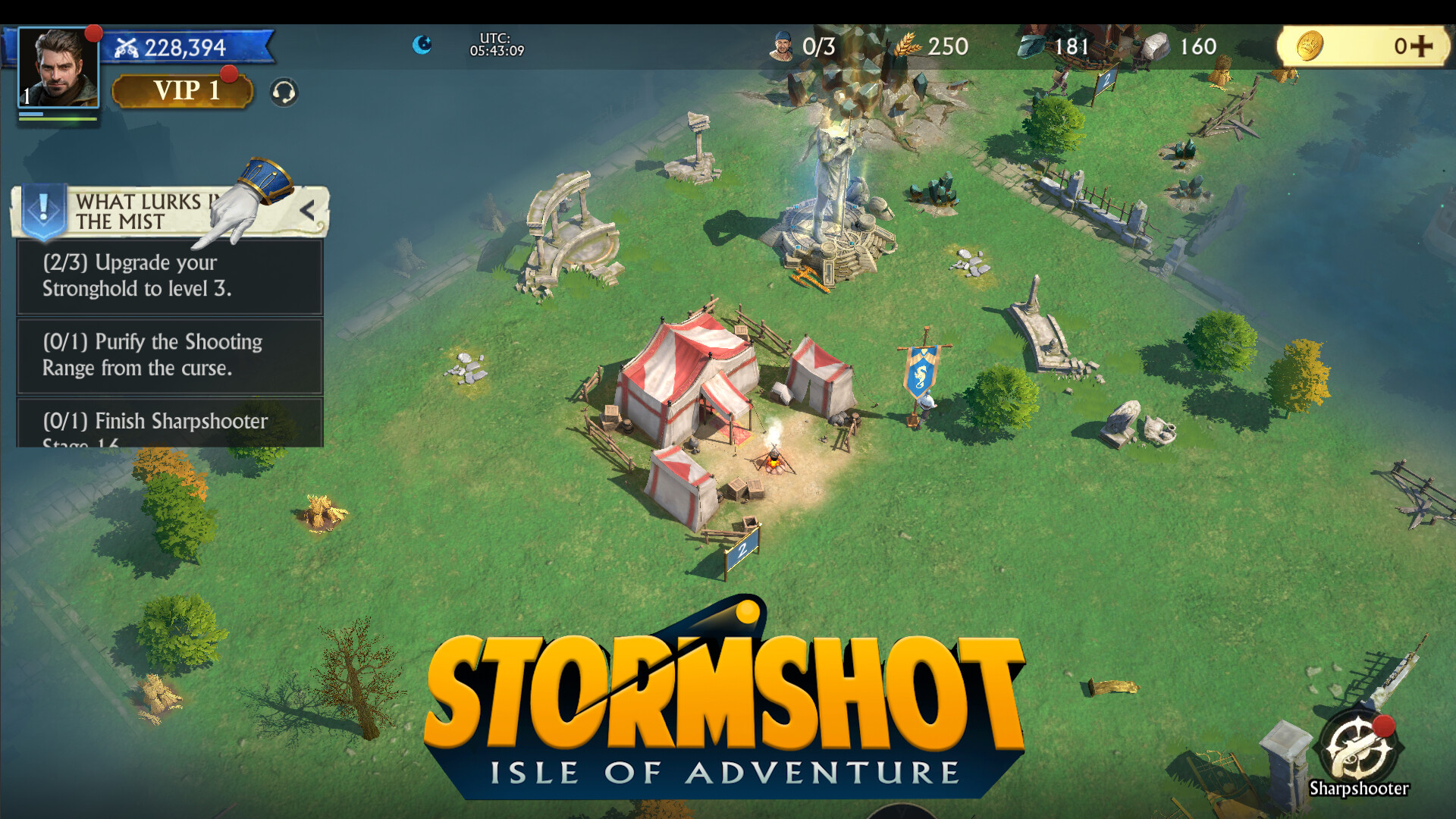Screen dimensions: 1456x819
Task: Open the Sharpshooter mini-game icon
Action: 1357,747
